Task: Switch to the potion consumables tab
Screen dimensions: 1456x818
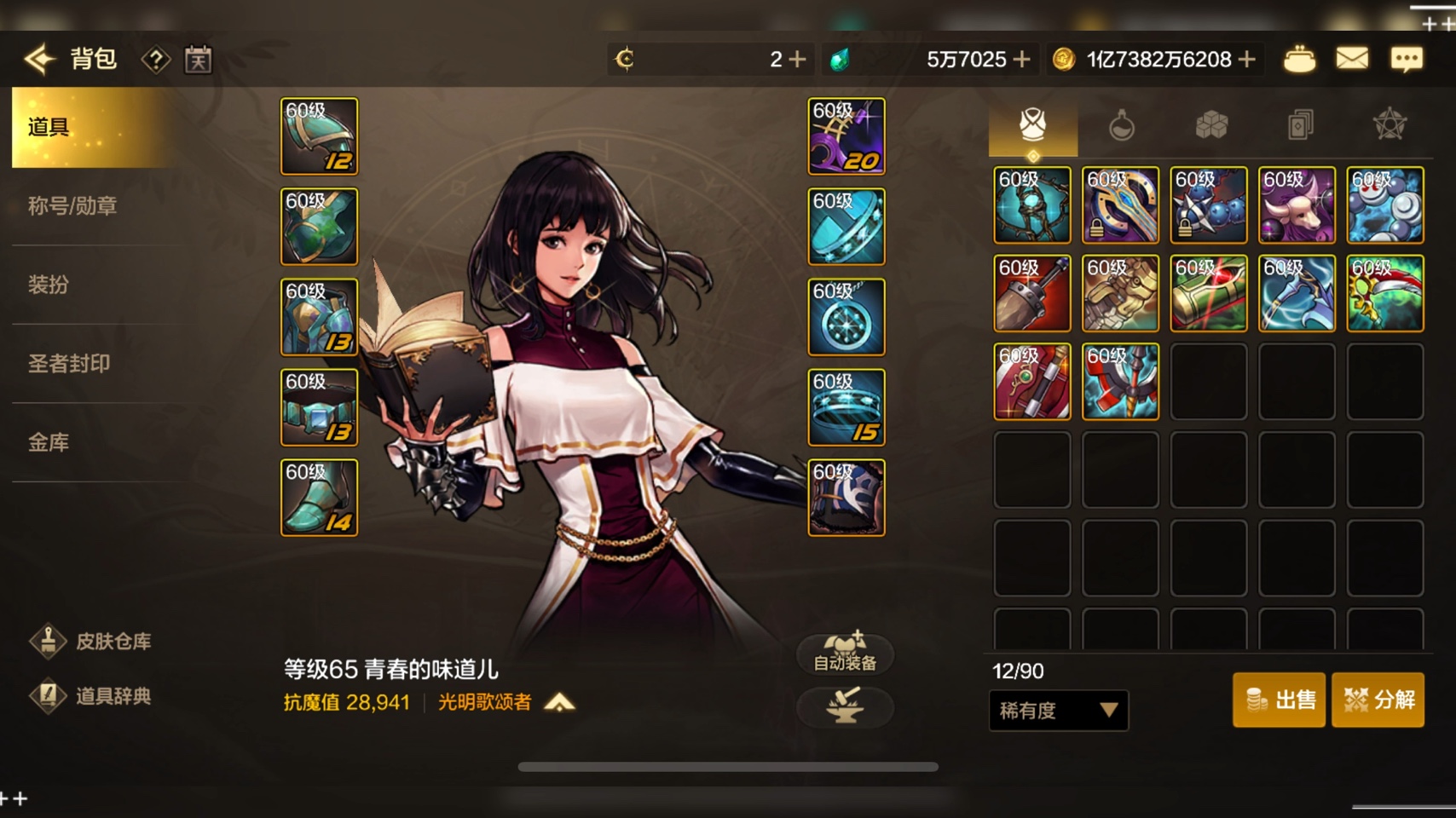Action: [1121, 126]
